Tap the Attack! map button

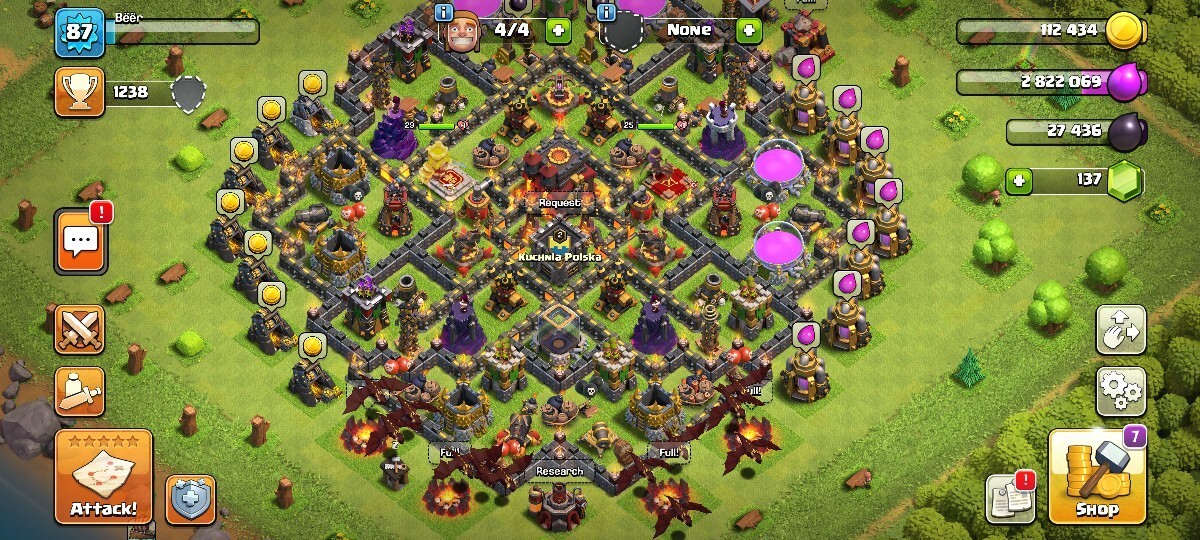(x=104, y=477)
